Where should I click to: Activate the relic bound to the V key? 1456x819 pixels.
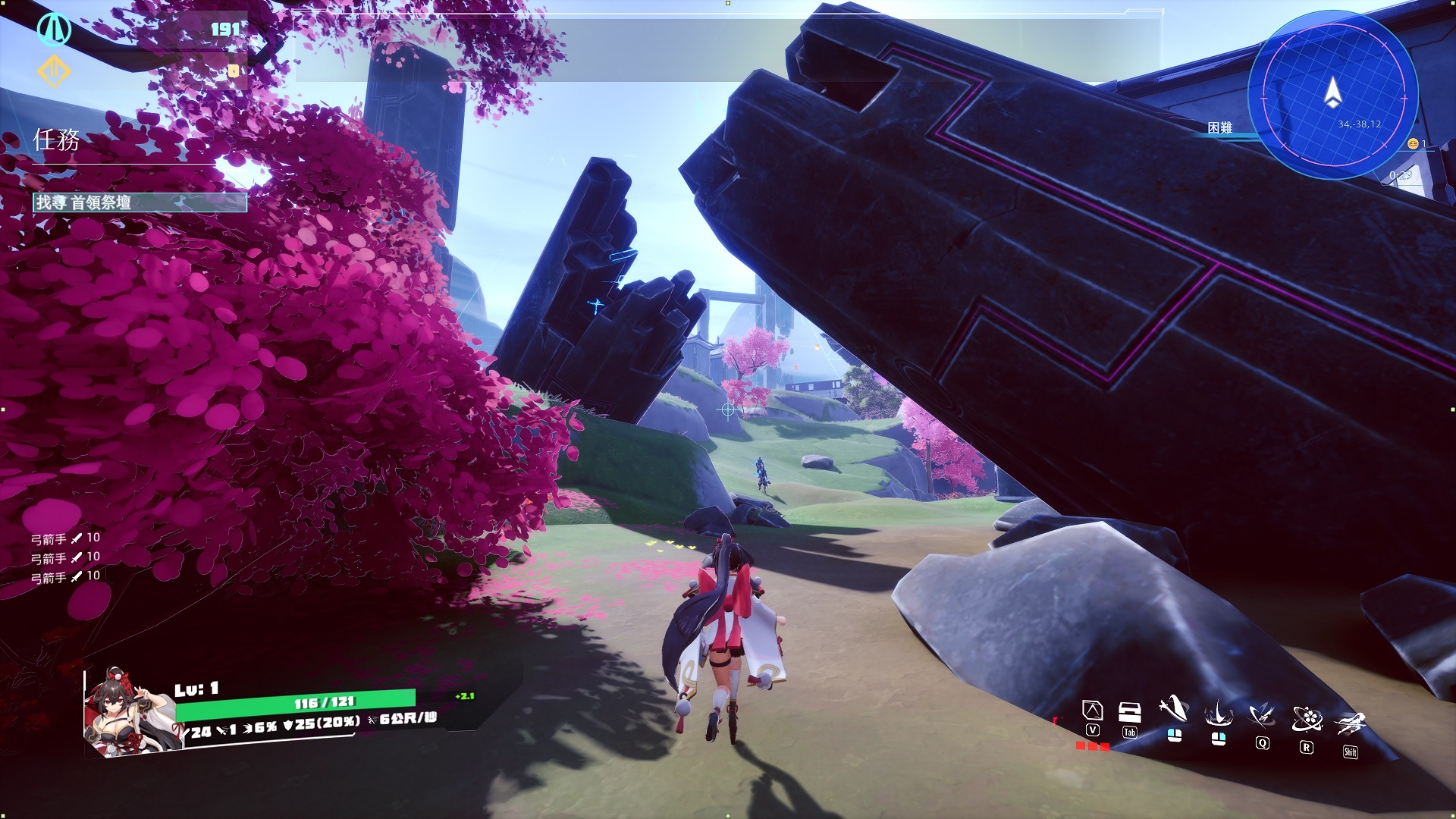(1092, 709)
